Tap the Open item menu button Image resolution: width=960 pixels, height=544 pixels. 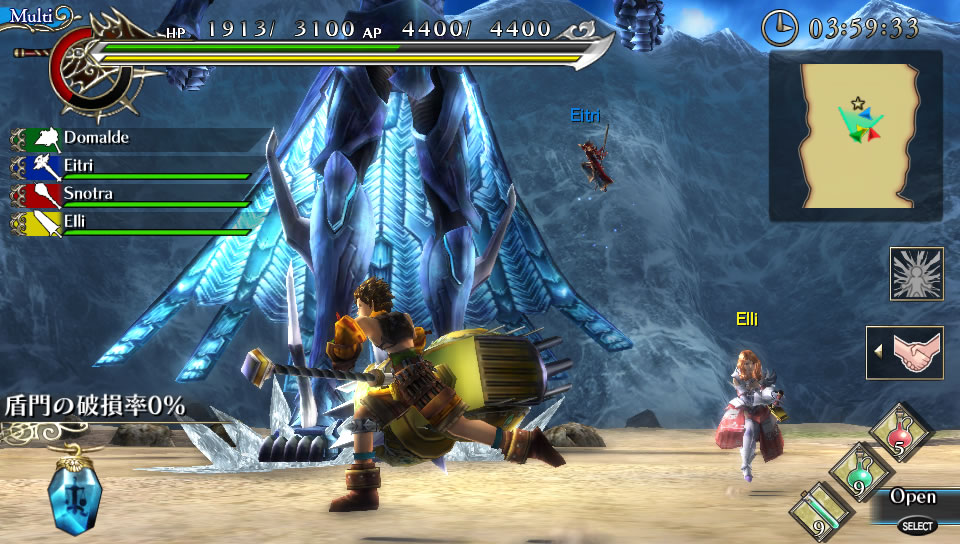point(913,498)
